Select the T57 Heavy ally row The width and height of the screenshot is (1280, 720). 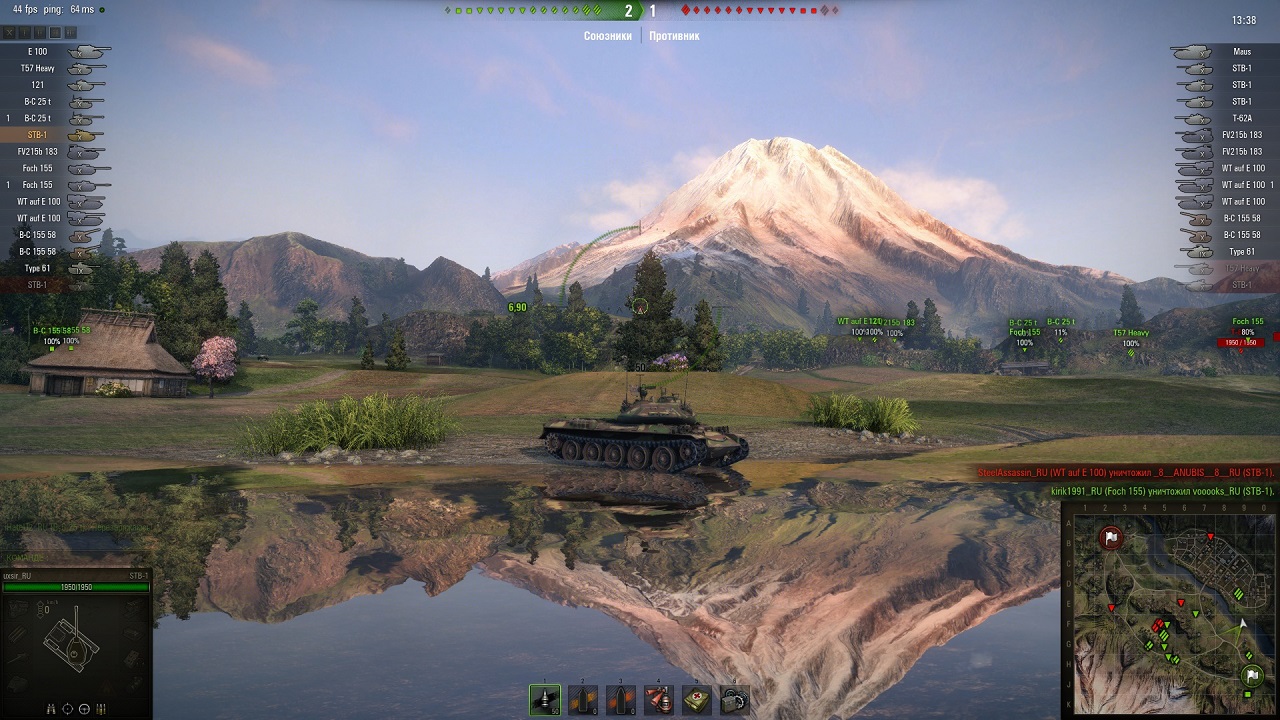[55, 68]
